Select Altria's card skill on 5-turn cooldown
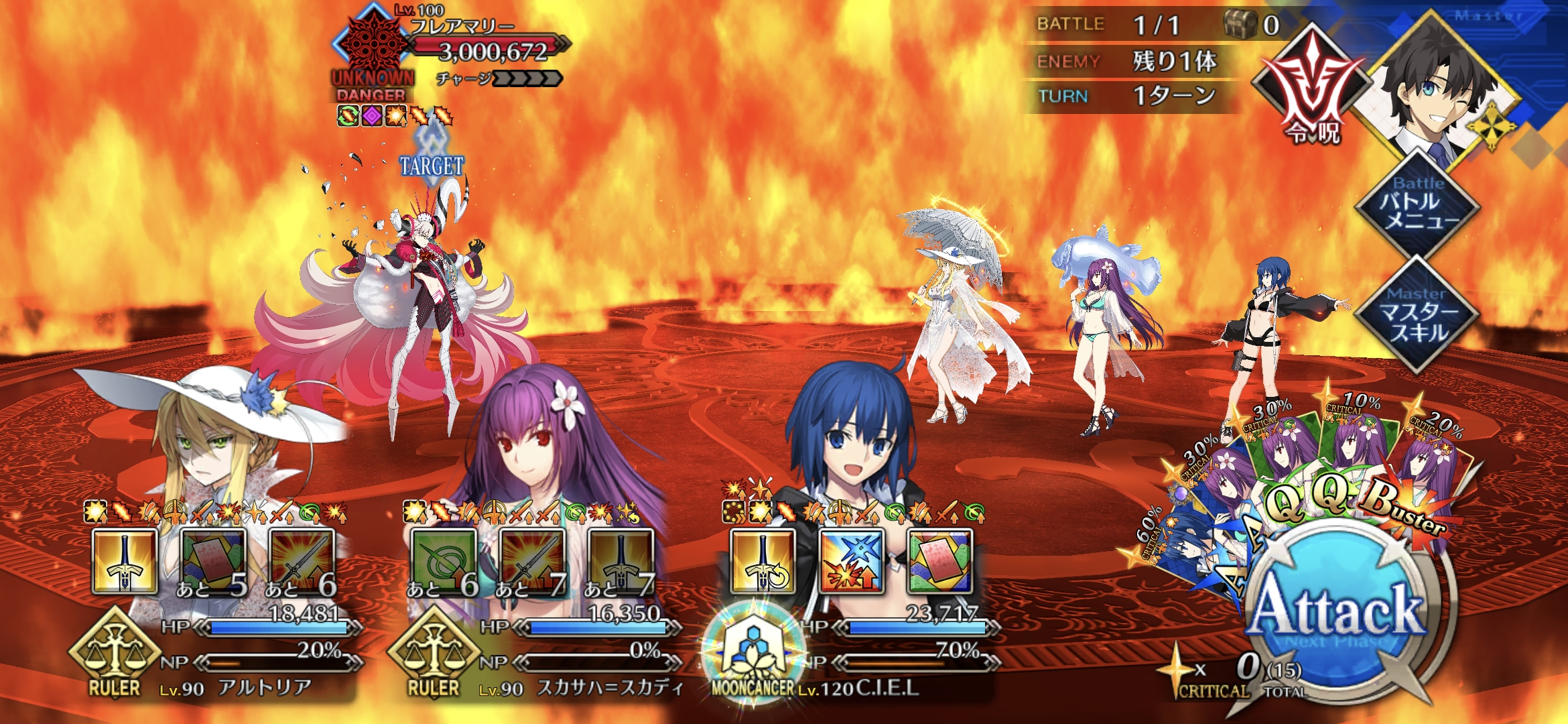Image resolution: width=1568 pixels, height=724 pixels. (213, 562)
